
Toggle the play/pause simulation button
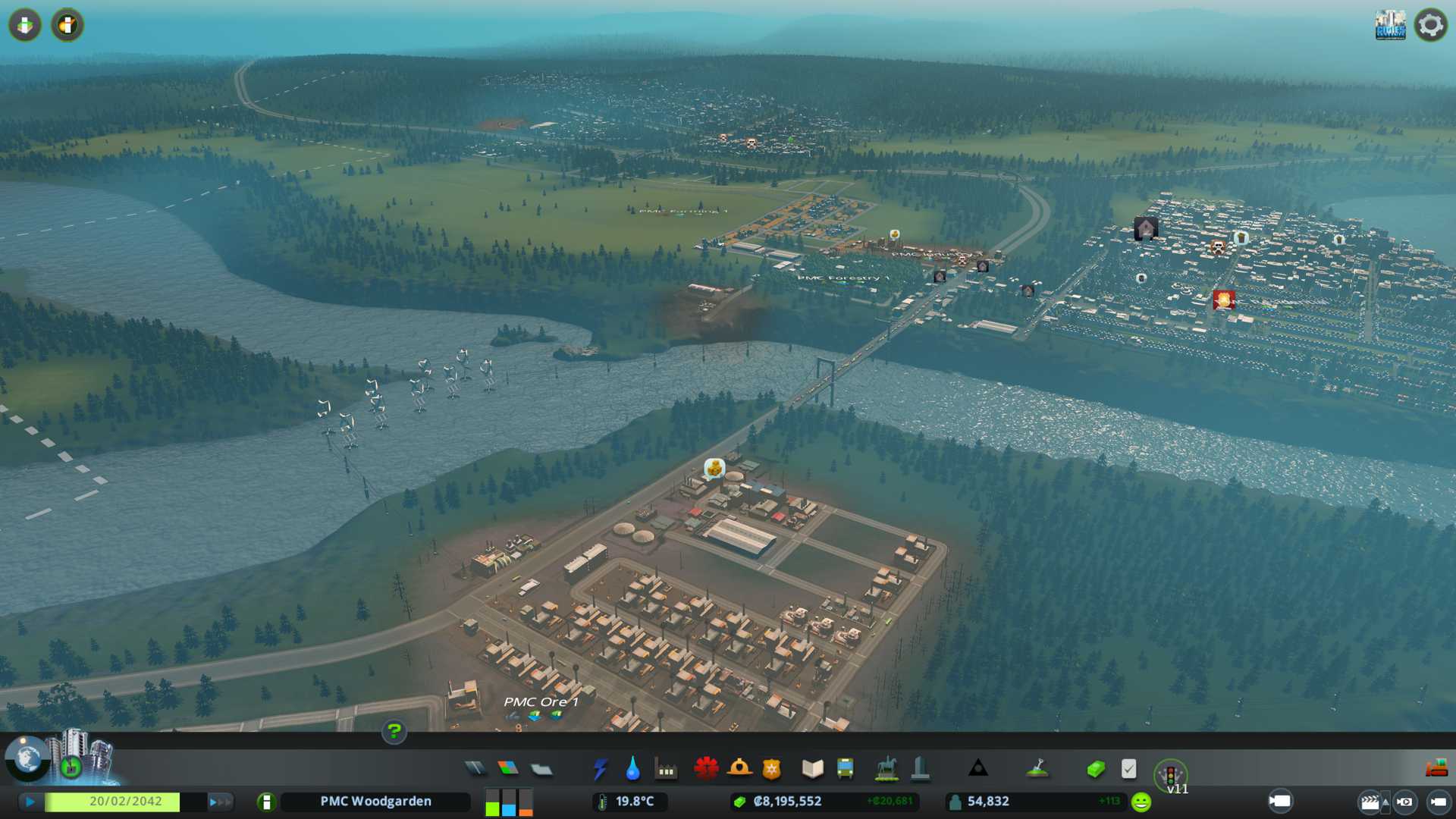pos(30,802)
